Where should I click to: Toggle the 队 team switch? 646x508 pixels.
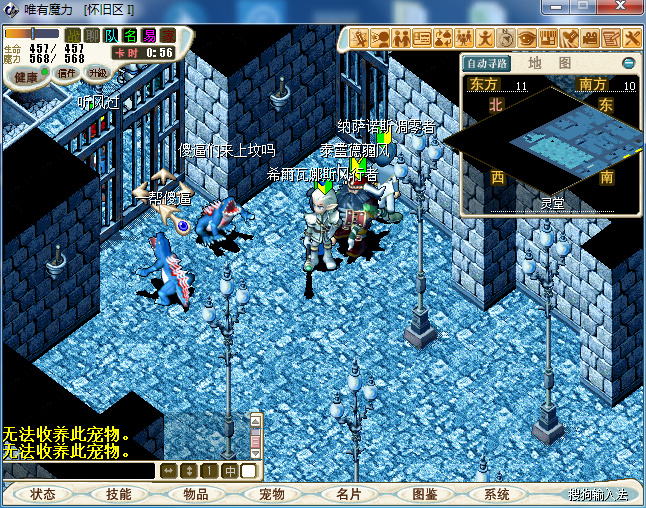pyautogui.click(x=111, y=36)
